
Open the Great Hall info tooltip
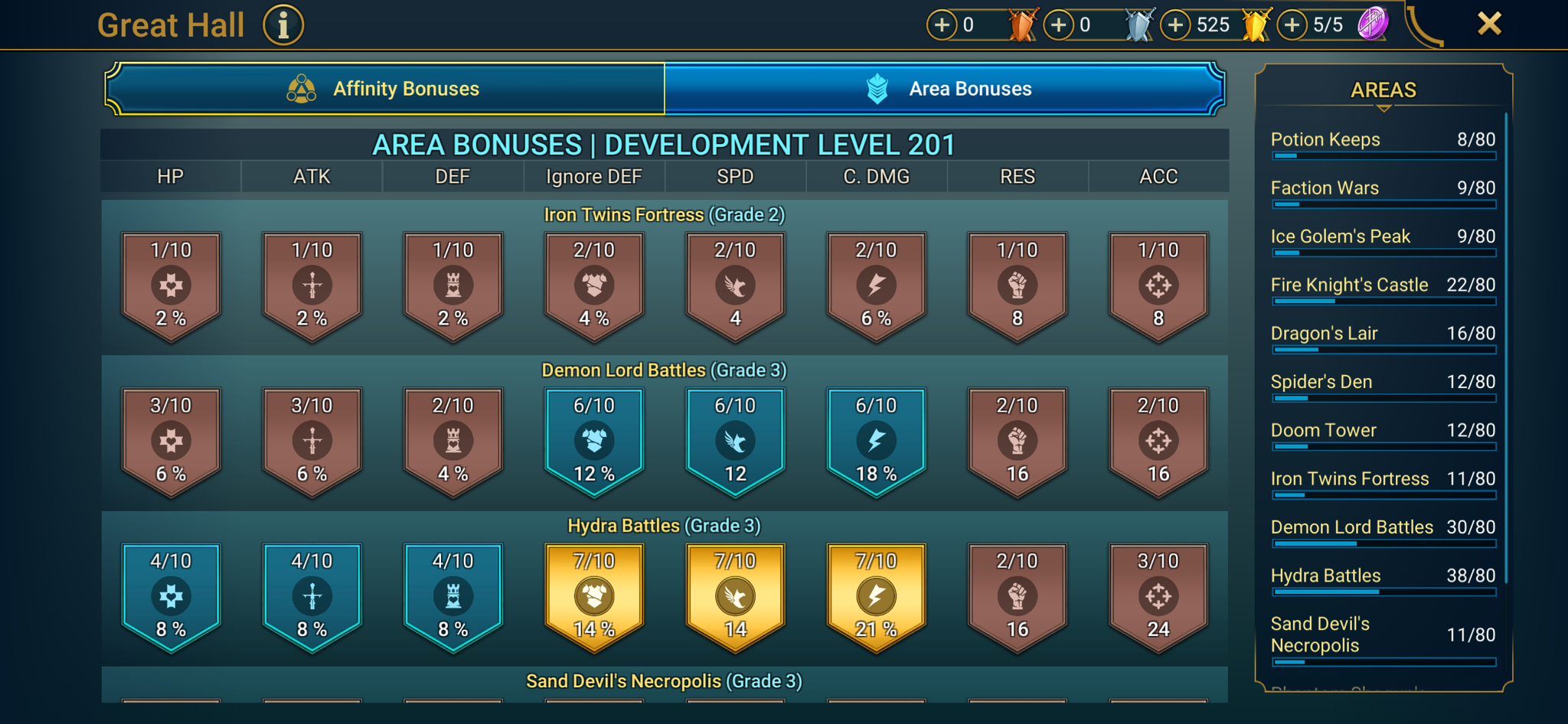coord(283,24)
